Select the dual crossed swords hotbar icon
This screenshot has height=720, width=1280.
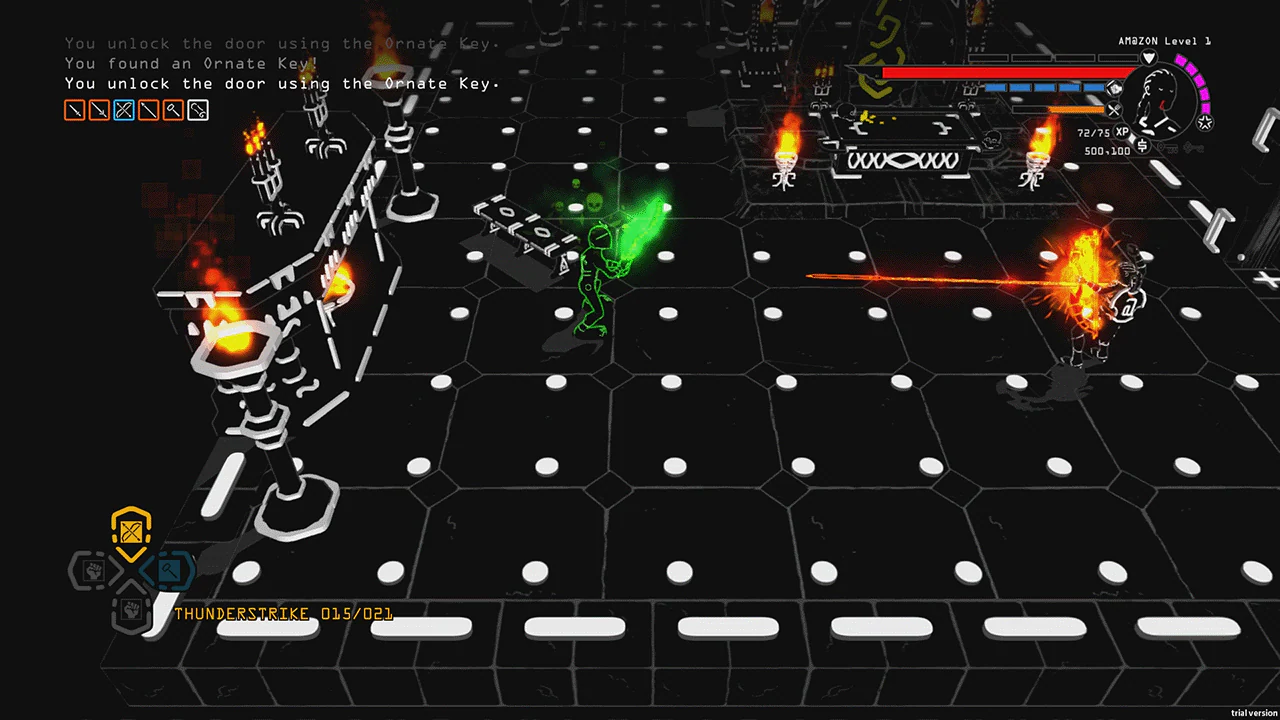tap(124, 110)
